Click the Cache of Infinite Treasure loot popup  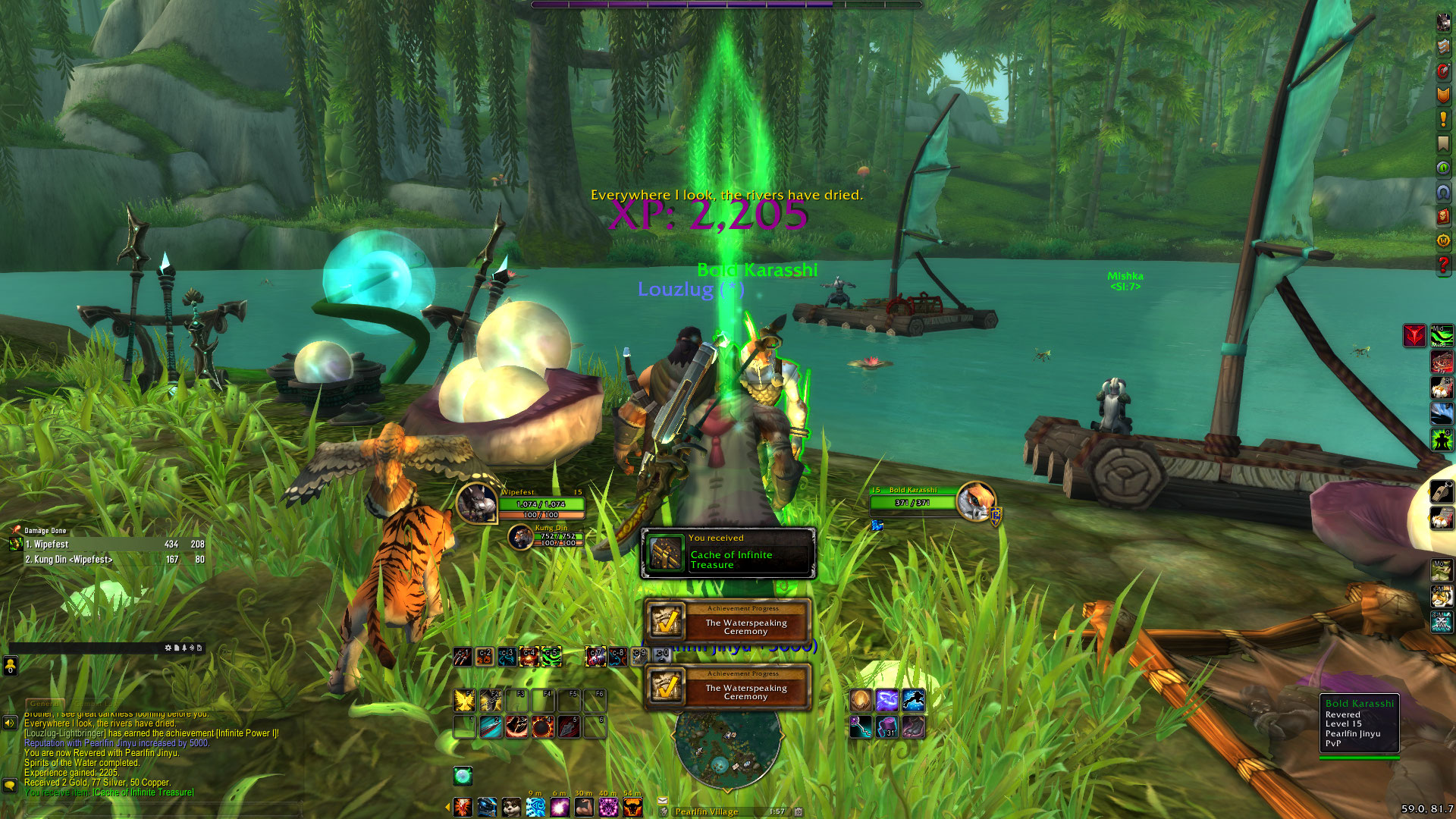click(x=728, y=554)
